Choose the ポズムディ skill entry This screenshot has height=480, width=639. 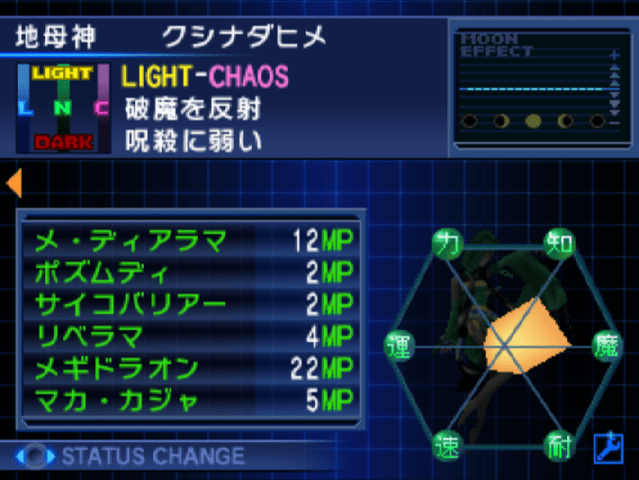pos(190,272)
